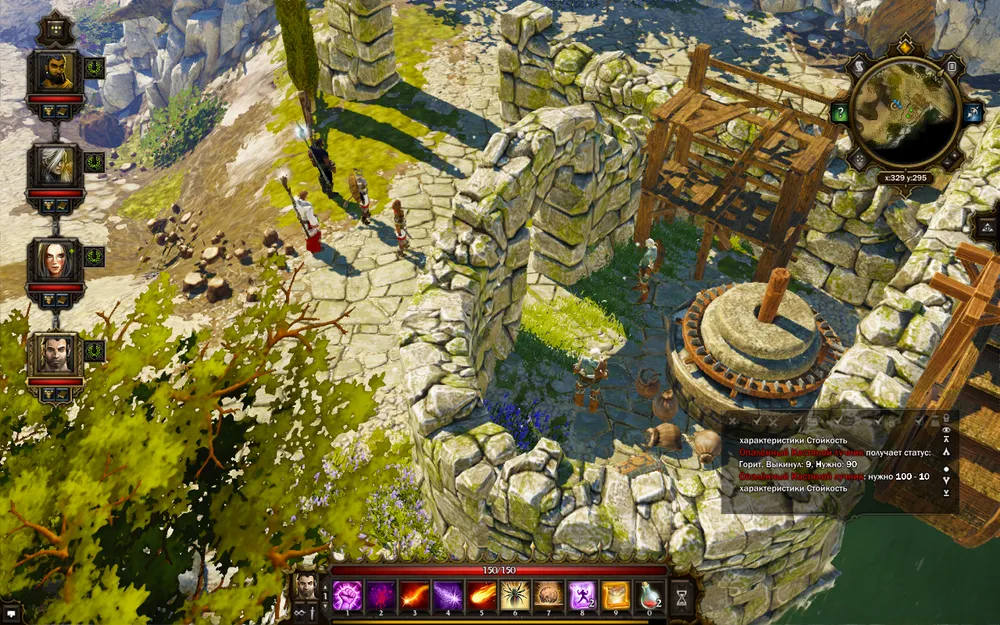Select the white-haired party member portrait

(x=54, y=164)
